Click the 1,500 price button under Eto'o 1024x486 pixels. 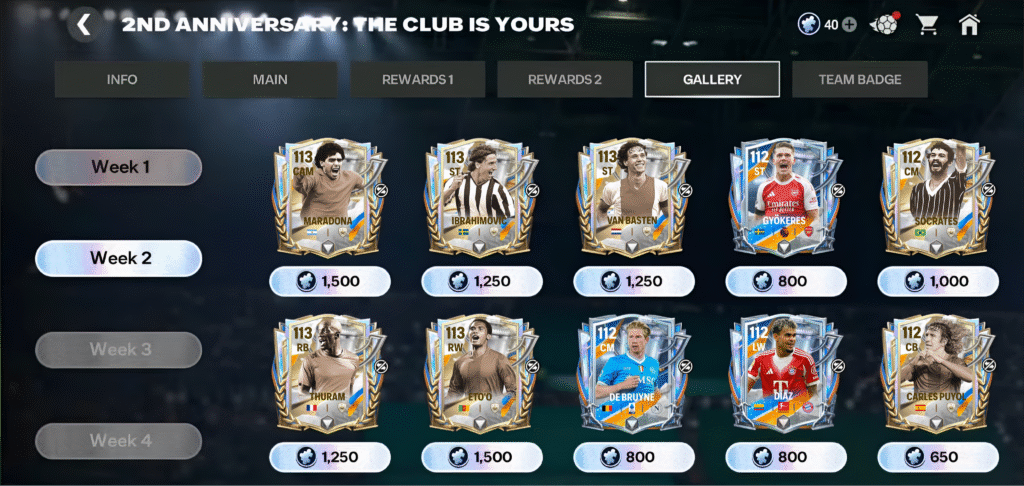coord(482,457)
